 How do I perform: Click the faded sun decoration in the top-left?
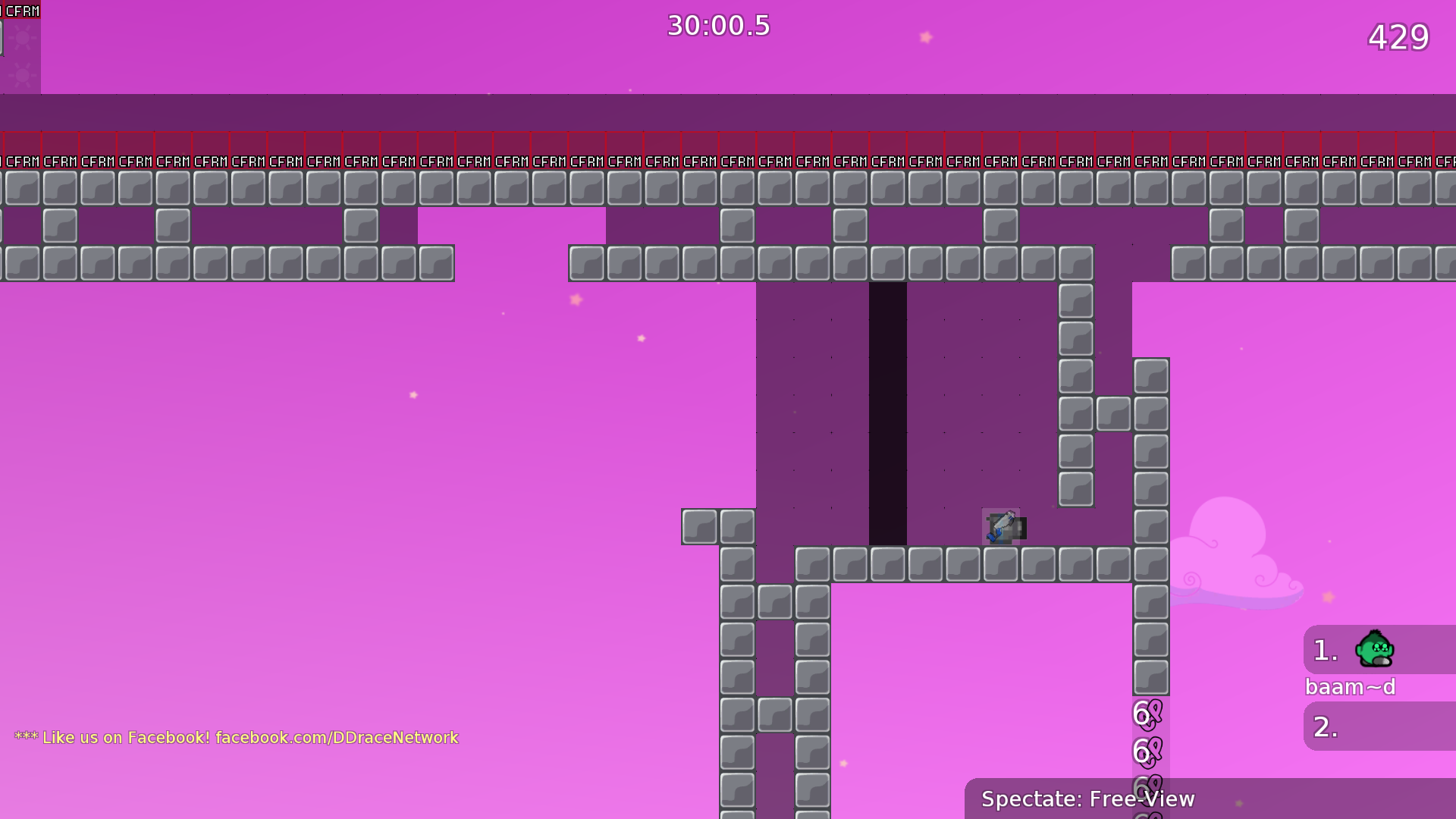23,38
